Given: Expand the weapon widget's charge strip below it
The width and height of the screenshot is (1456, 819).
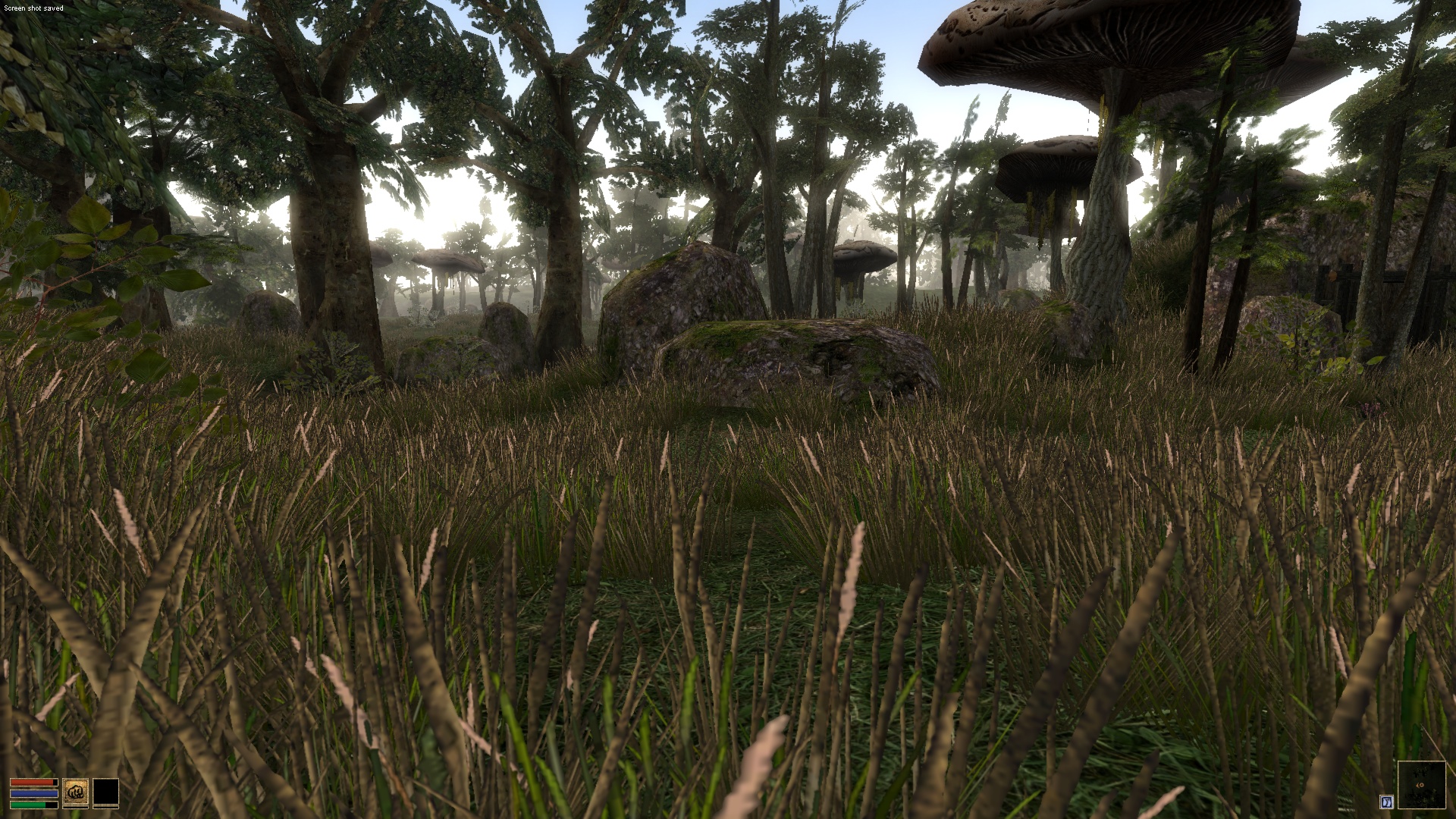Looking at the screenshot, I should click(76, 808).
